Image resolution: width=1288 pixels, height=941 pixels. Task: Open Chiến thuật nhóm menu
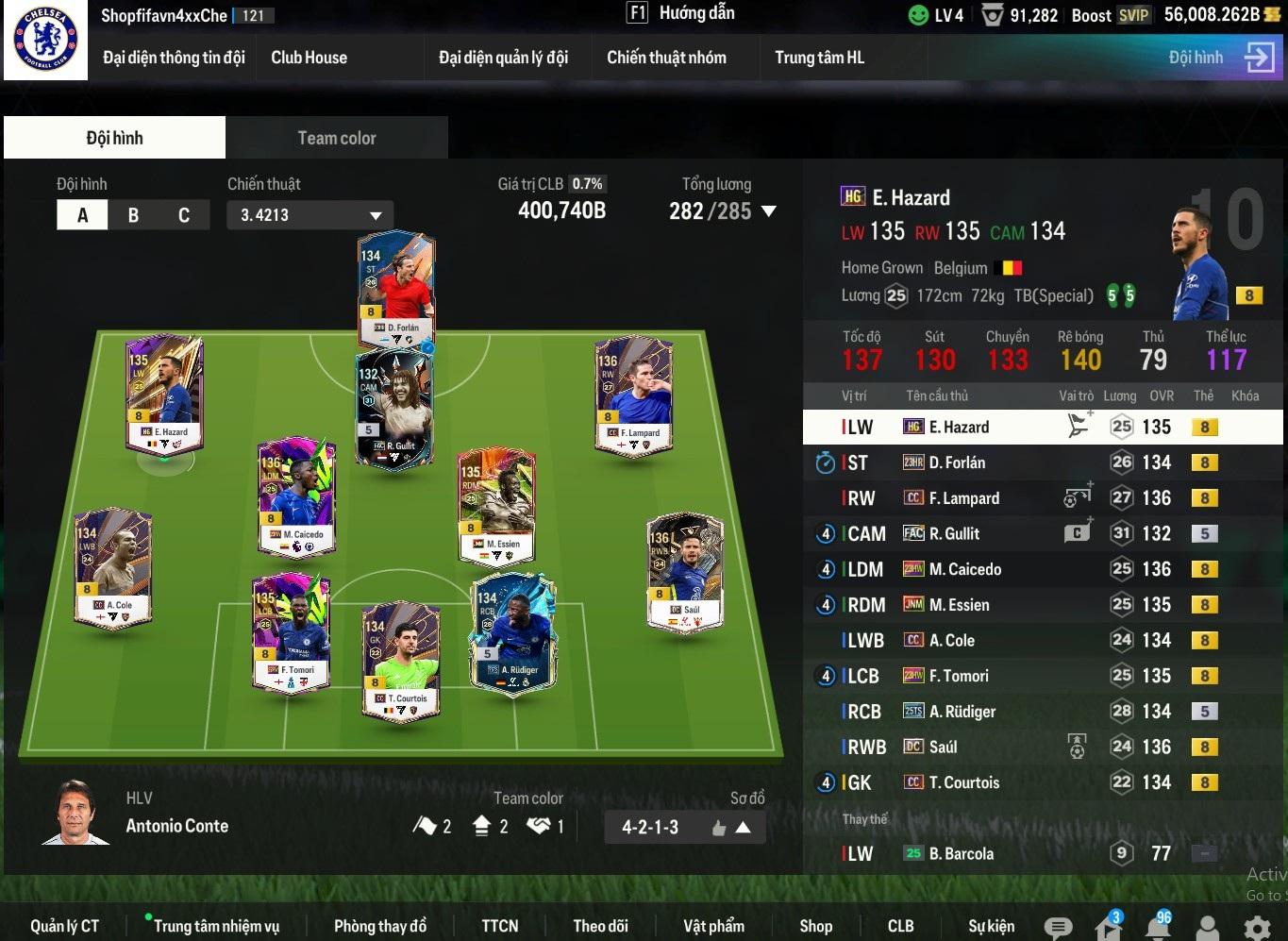[x=666, y=58]
